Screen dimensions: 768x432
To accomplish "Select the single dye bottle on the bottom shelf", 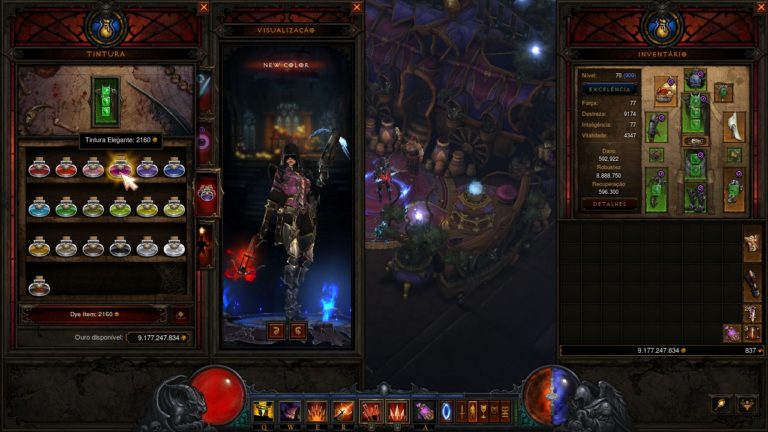I will point(39,285).
